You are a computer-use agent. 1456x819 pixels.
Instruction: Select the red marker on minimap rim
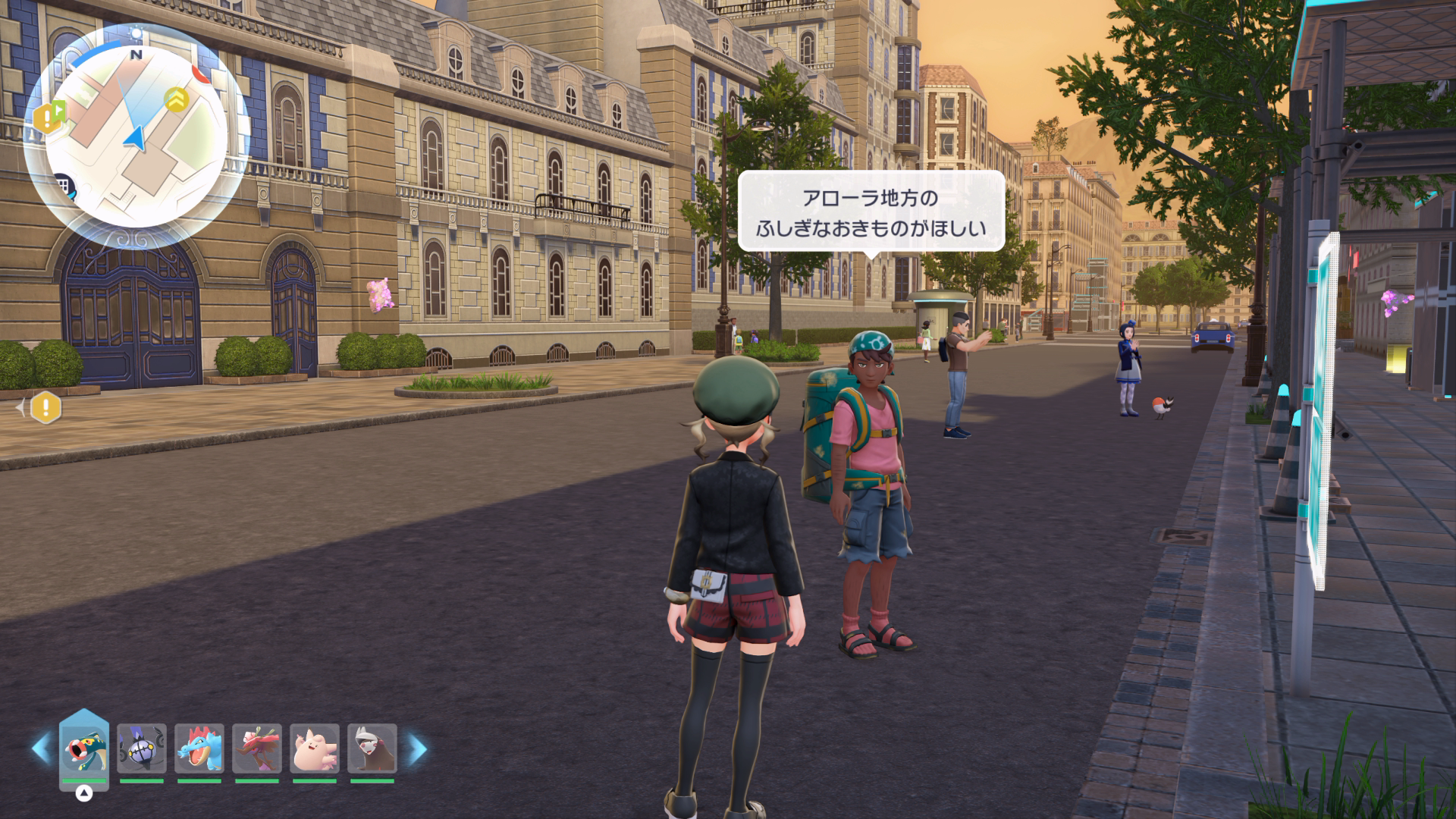tap(200, 74)
